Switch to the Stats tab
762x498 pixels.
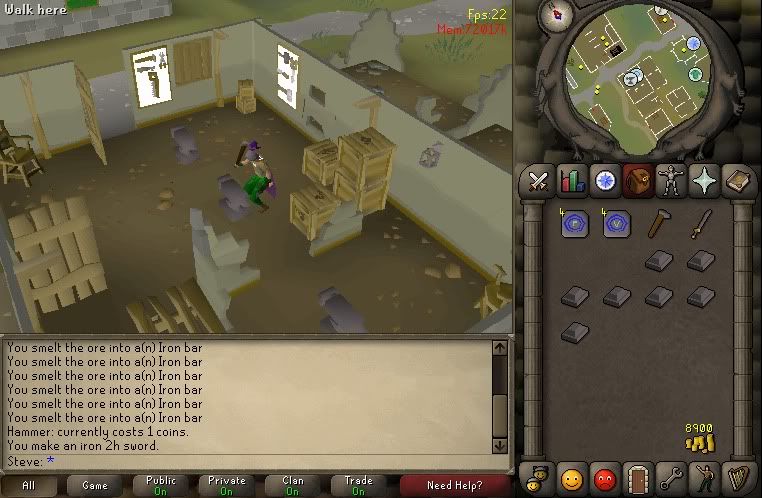572,181
